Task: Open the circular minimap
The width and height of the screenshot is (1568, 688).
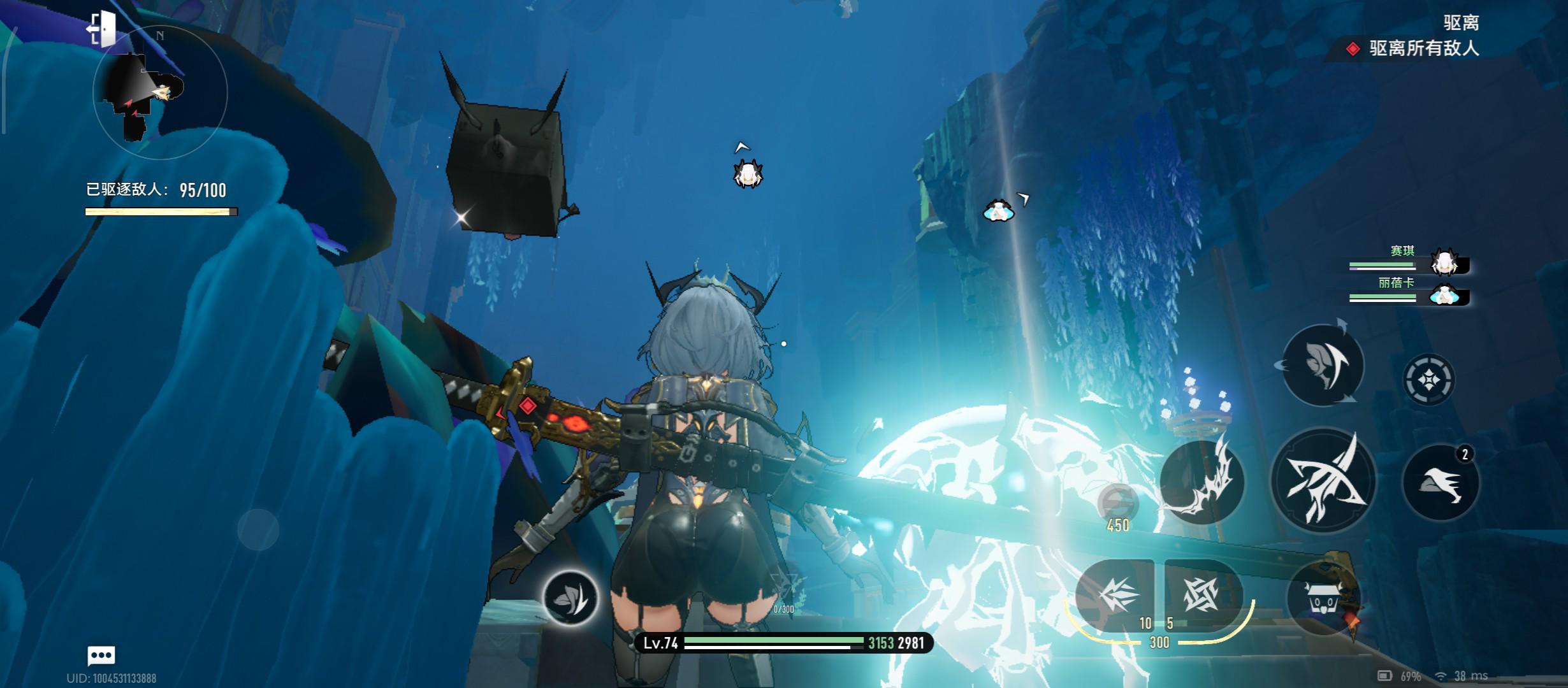Action: pyautogui.click(x=160, y=94)
